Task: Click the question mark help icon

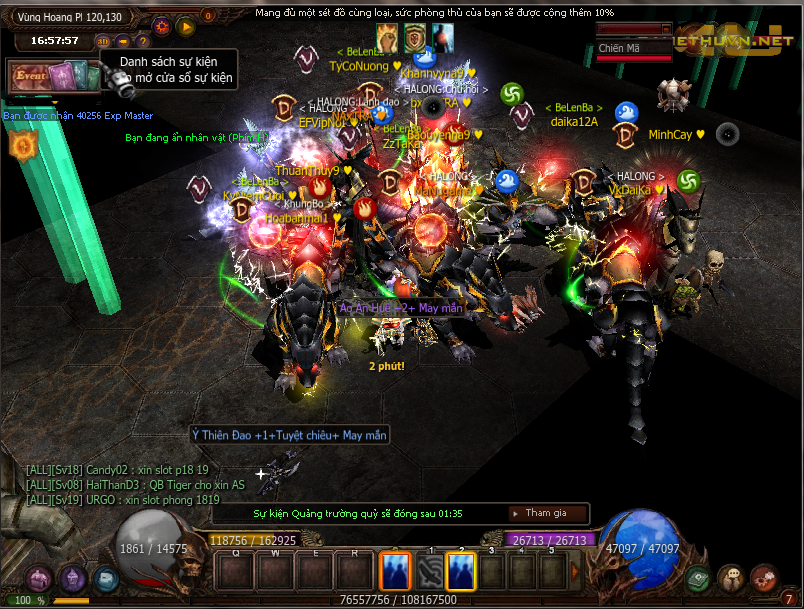Action: click(x=142, y=41)
